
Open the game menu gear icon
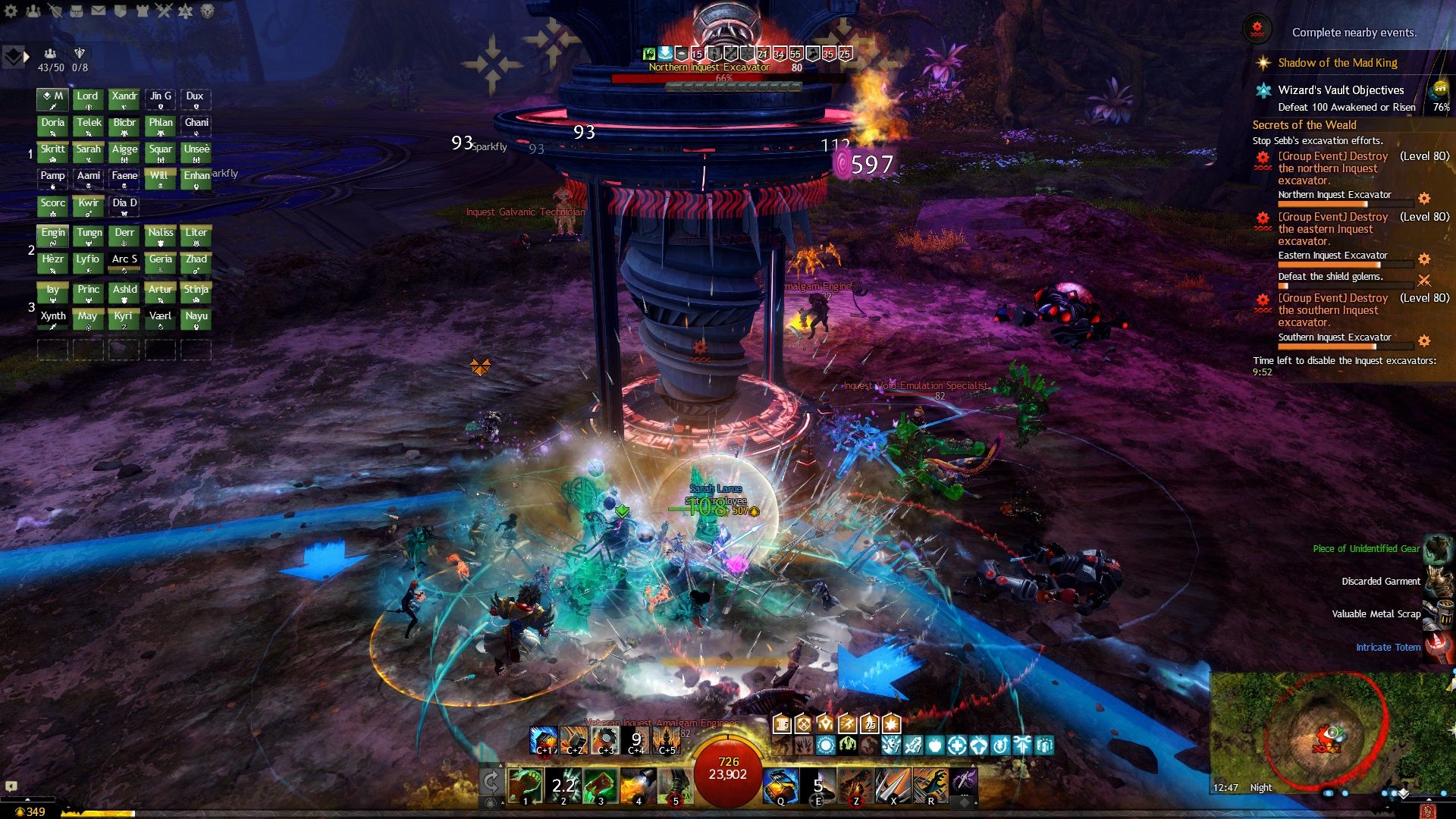pyautogui.click(x=11, y=11)
